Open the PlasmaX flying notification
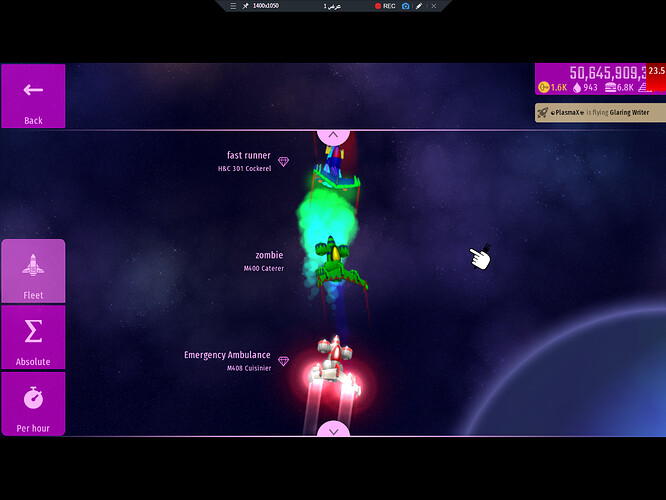 click(600, 113)
